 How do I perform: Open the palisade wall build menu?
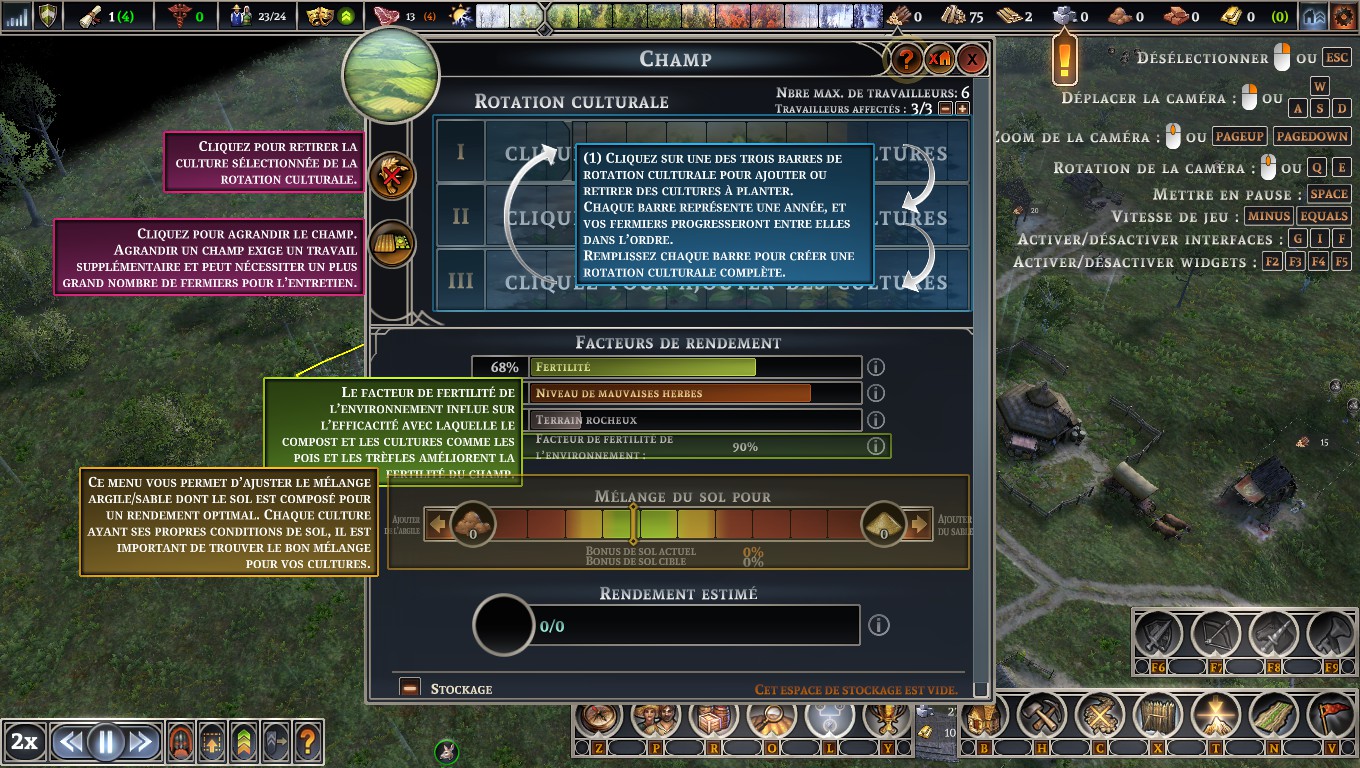click(1158, 717)
